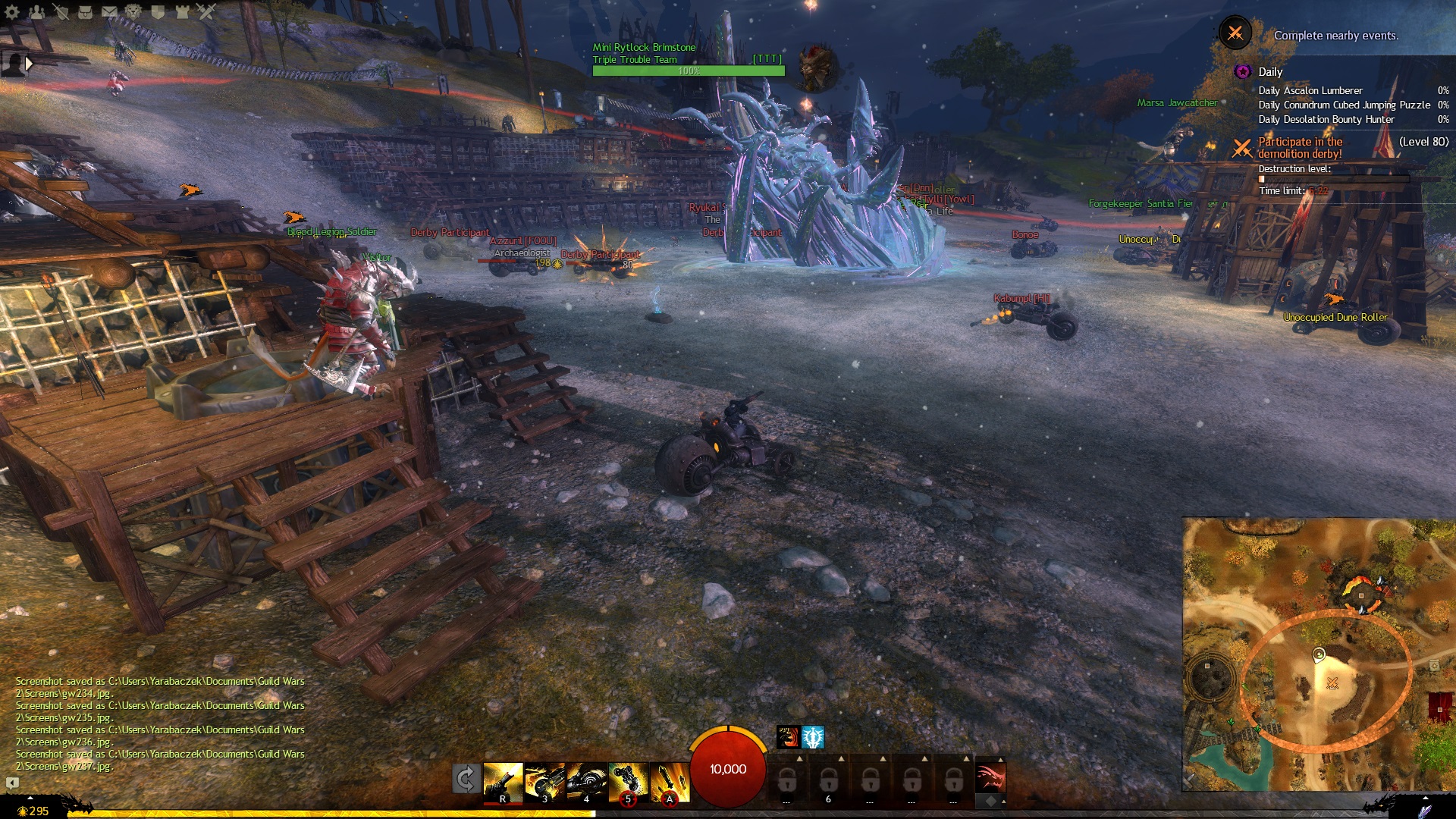Click the grey swap arrow beside skills
This screenshot has height=819, width=1456.
click(x=465, y=779)
